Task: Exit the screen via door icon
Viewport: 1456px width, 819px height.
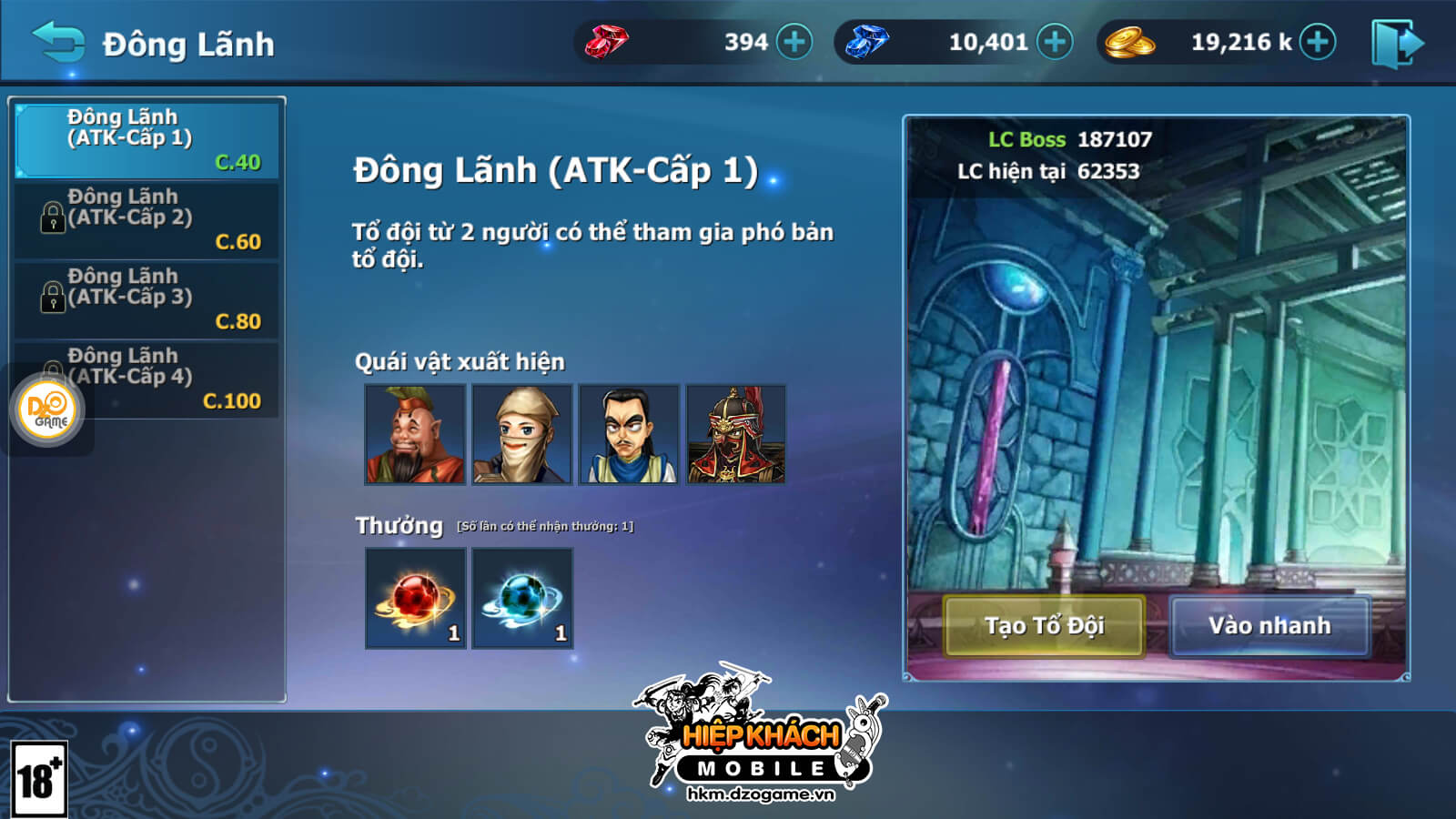Action: [x=1397, y=43]
